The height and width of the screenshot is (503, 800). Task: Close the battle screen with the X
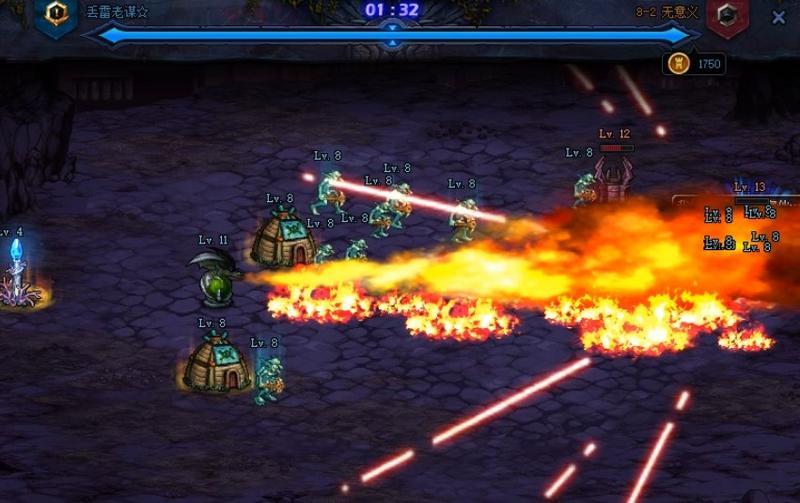[x=779, y=17]
